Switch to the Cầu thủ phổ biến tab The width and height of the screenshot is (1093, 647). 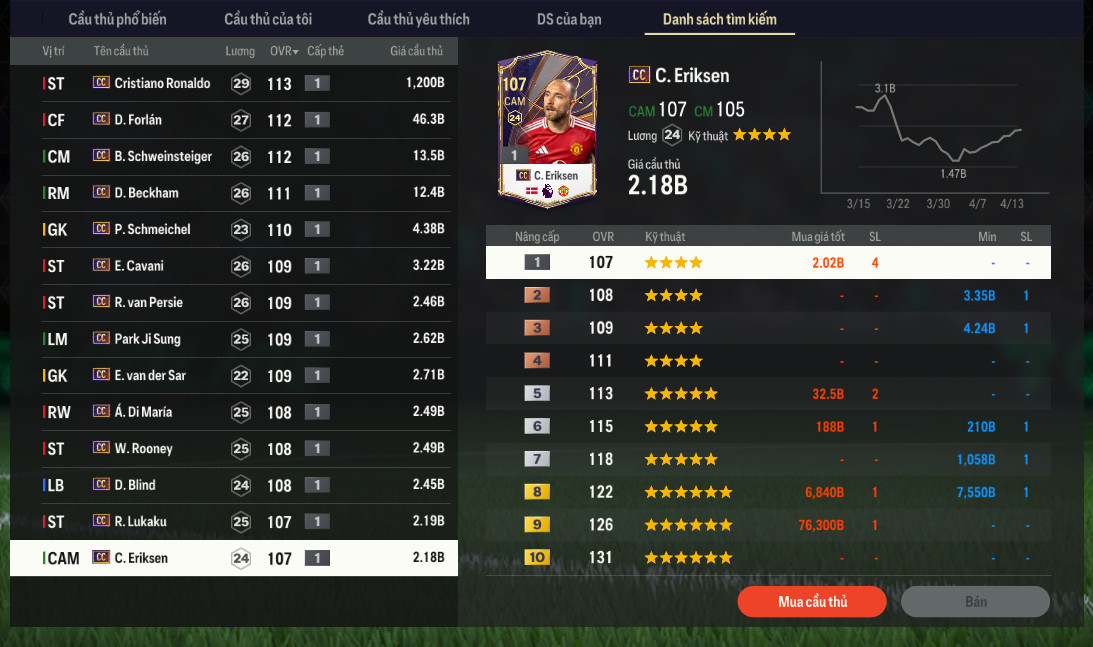pos(117,19)
